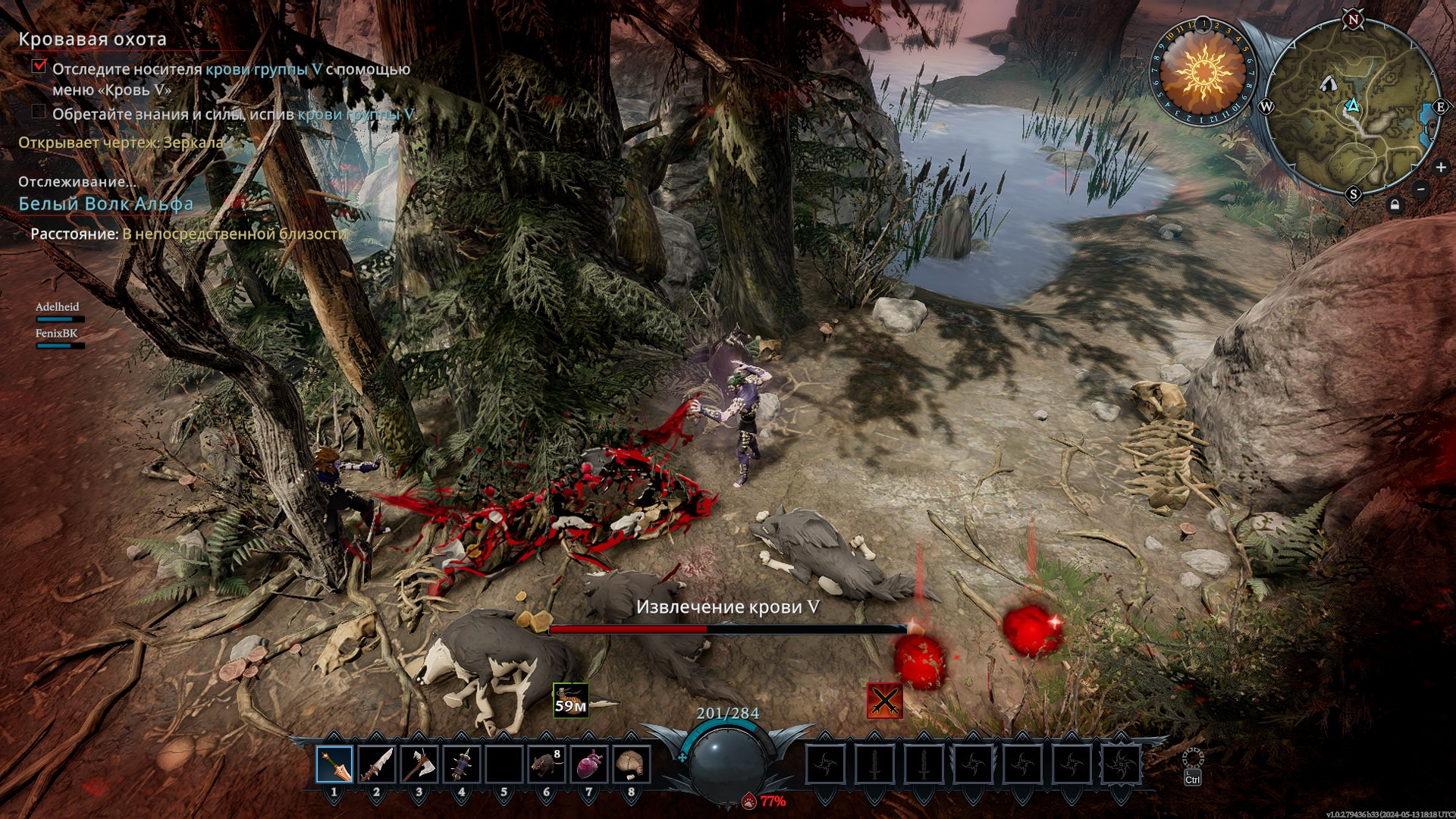Screen dimensions: 1456x819
Task: Choose the axe in hotbar slot 3
Action: point(419,765)
